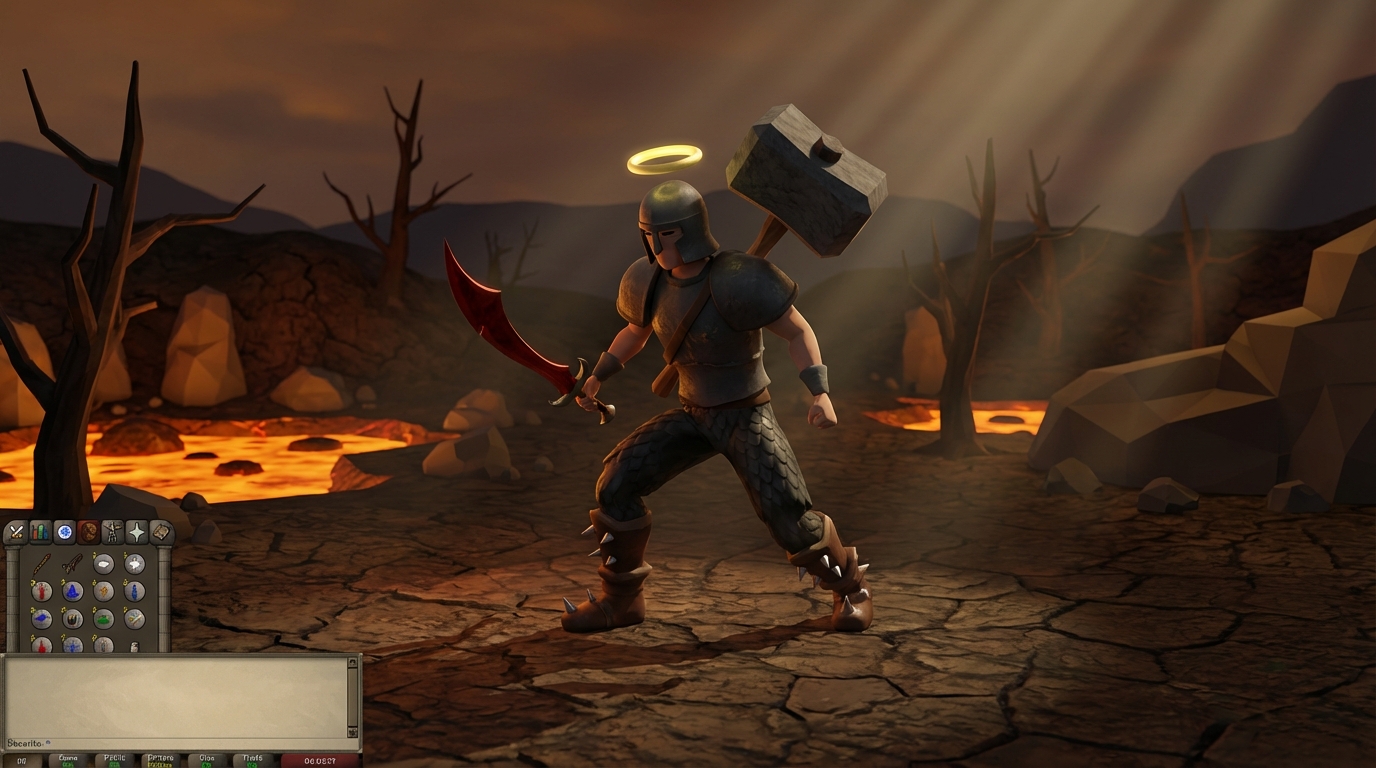Click the blue hat item in inventory

coord(73,591)
